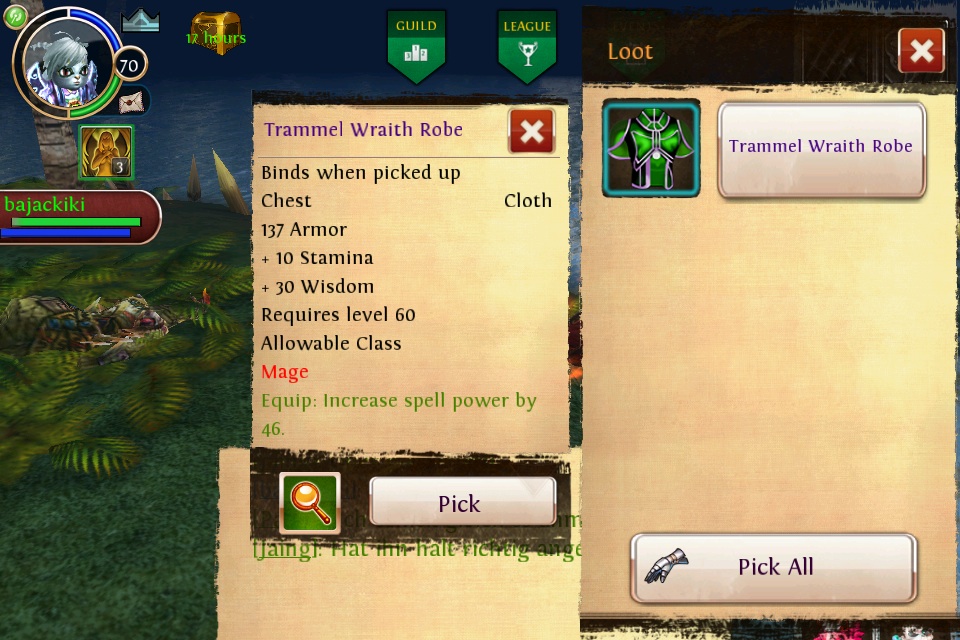This screenshot has height=640, width=960.
Task: Click the green robe item icon
Action: [x=651, y=148]
